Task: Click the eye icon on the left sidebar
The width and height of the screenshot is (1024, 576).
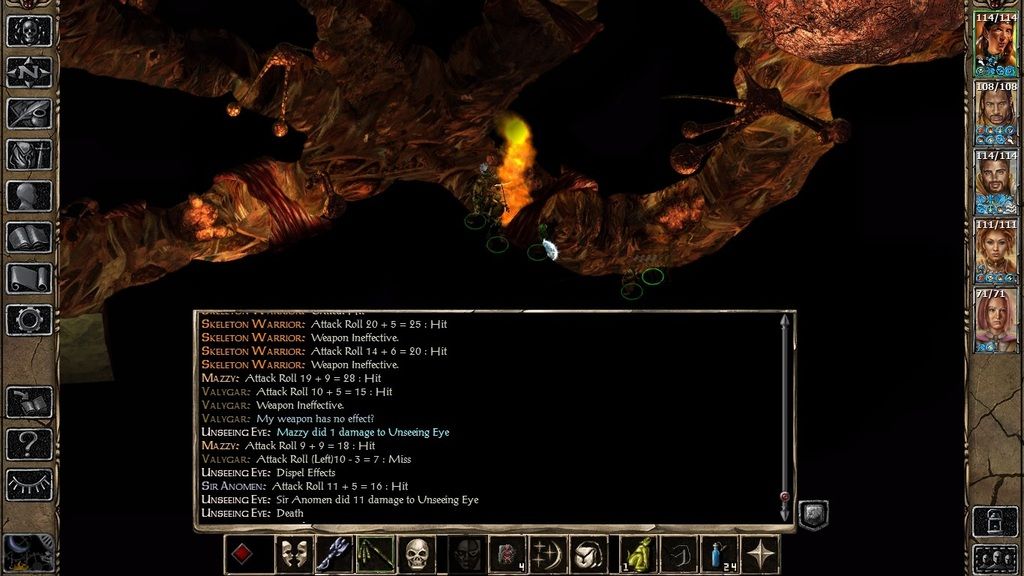Action: (x=29, y=485)
